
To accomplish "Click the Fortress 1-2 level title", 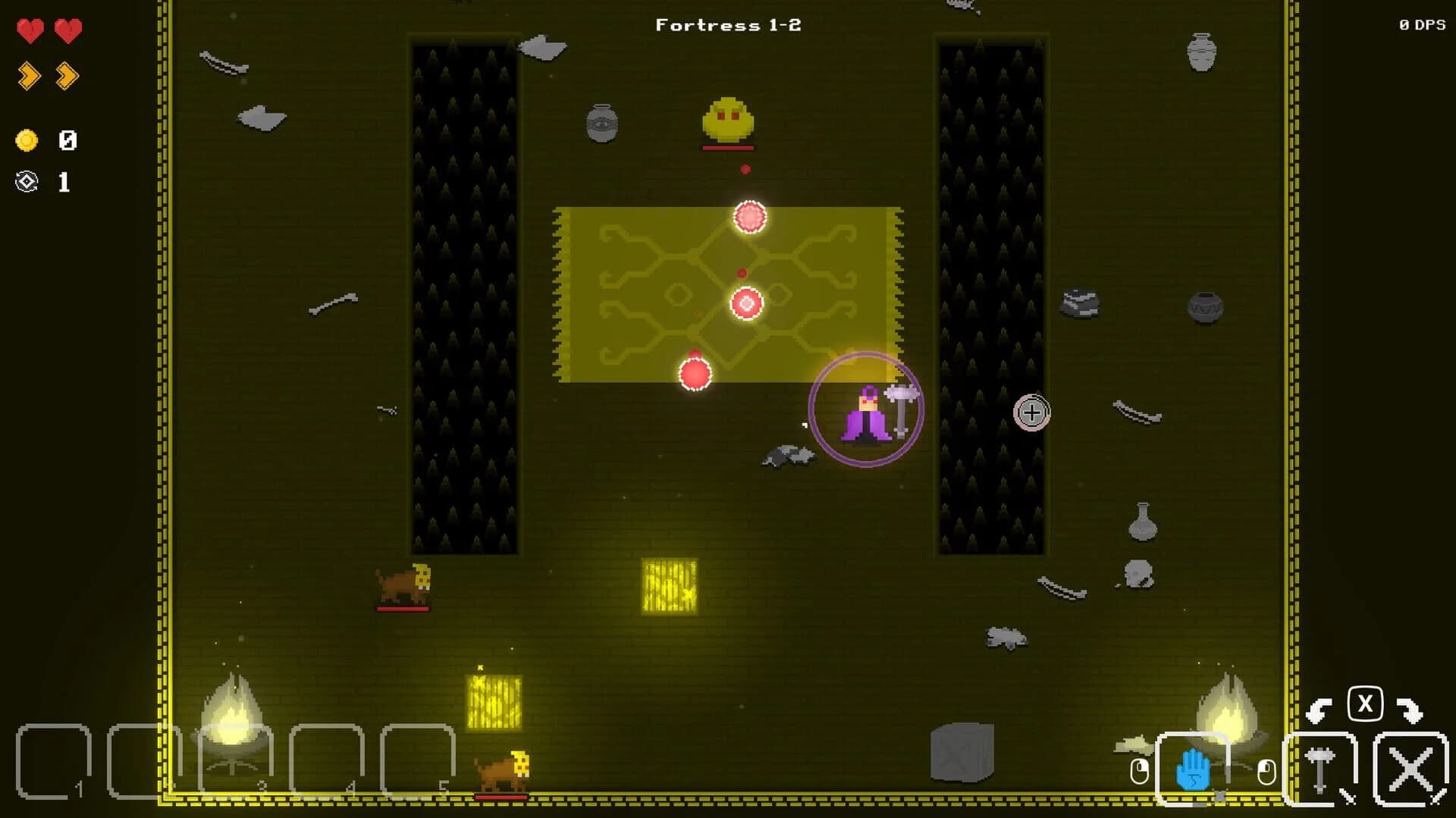I will point(728,25).
